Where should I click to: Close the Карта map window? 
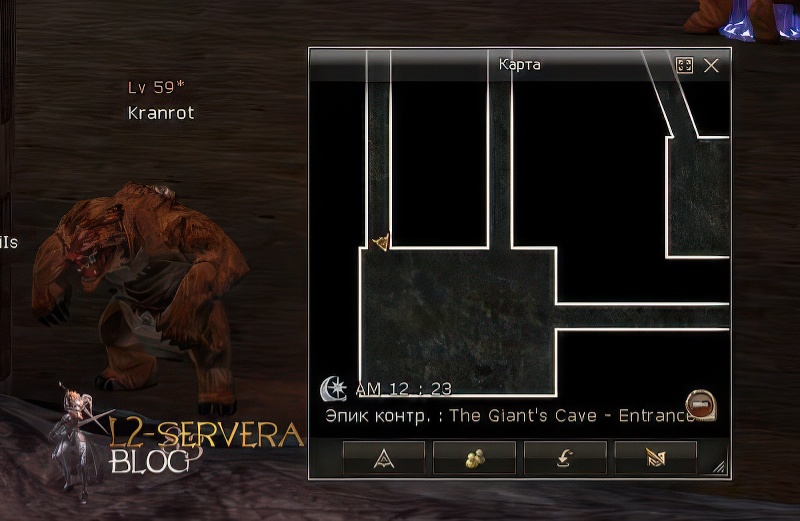(x=711, y=65)
